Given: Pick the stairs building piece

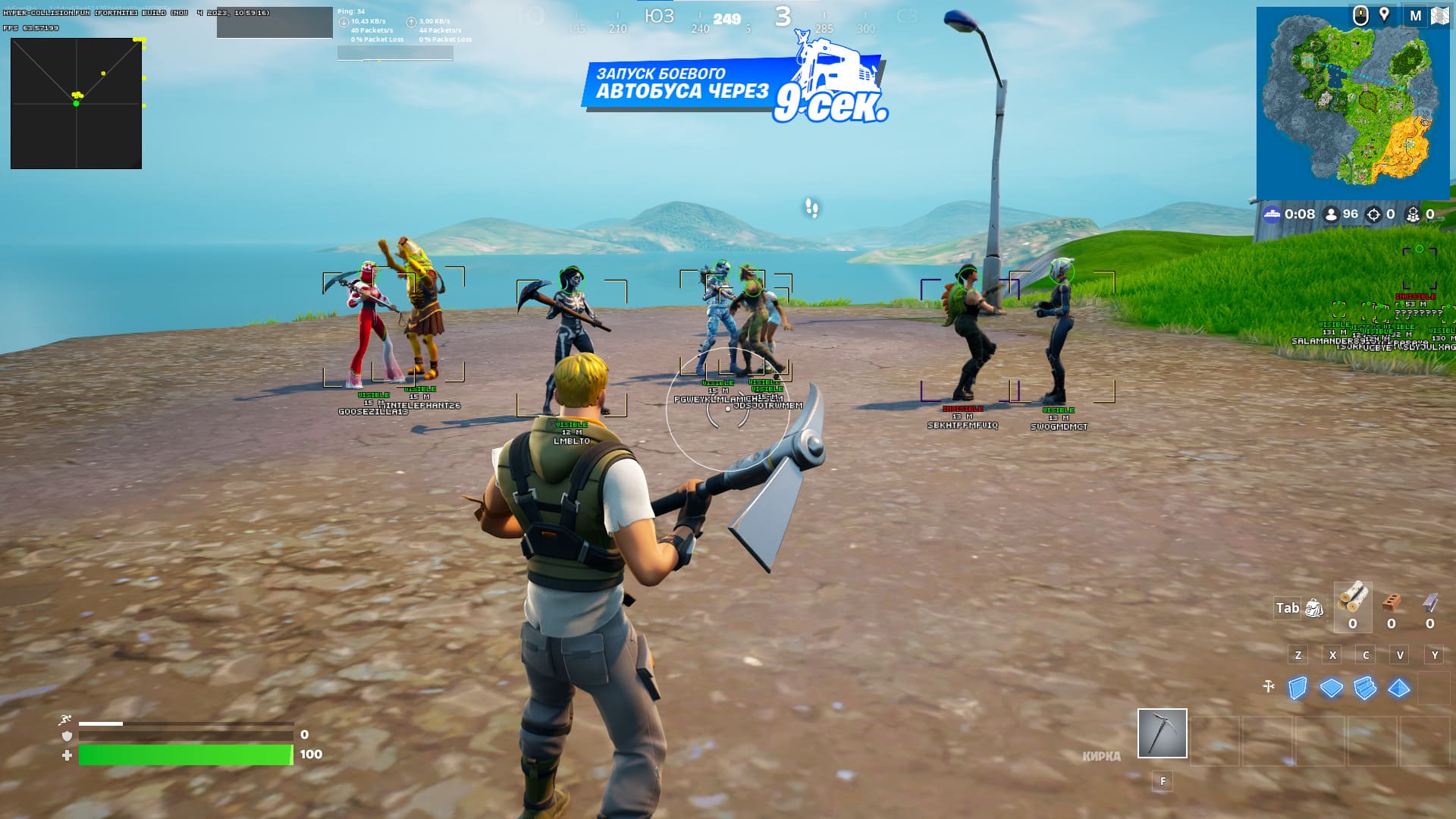Looking at the screenshot, I should [1365, 688].
